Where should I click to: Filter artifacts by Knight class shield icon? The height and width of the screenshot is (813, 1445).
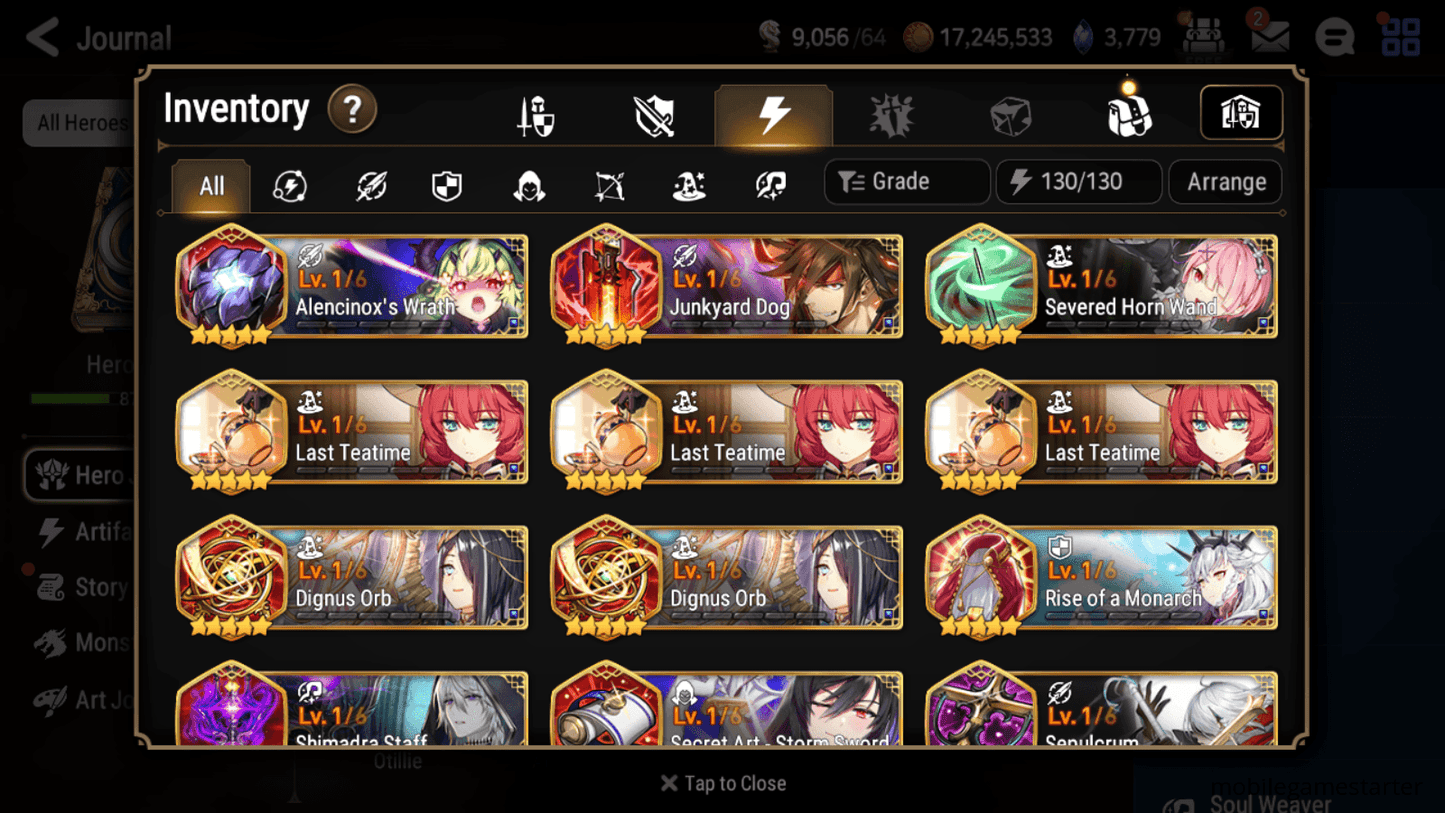click(x=447, y=182)
